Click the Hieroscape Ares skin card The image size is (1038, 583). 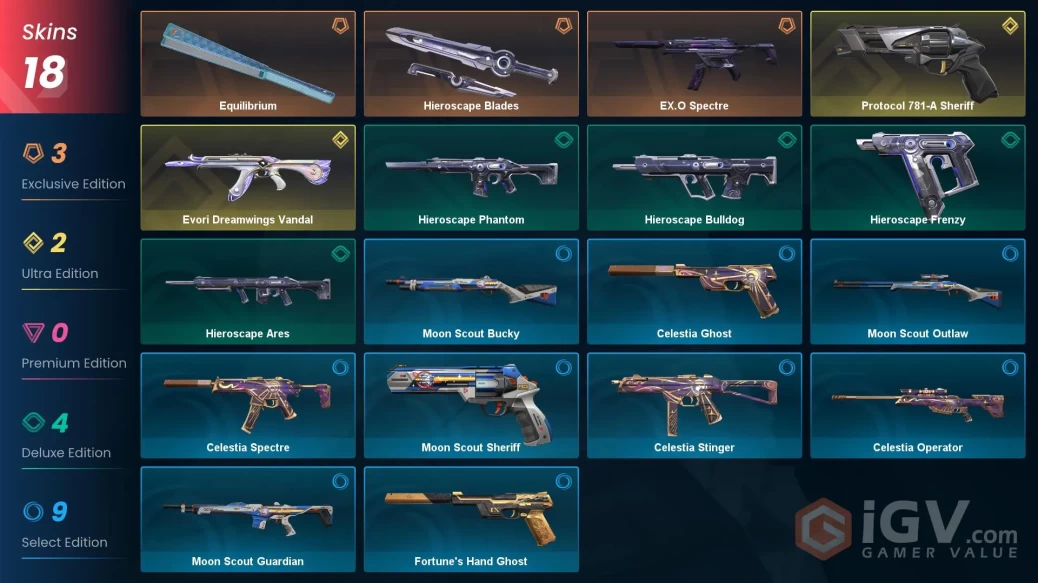(x=248, y=292)
